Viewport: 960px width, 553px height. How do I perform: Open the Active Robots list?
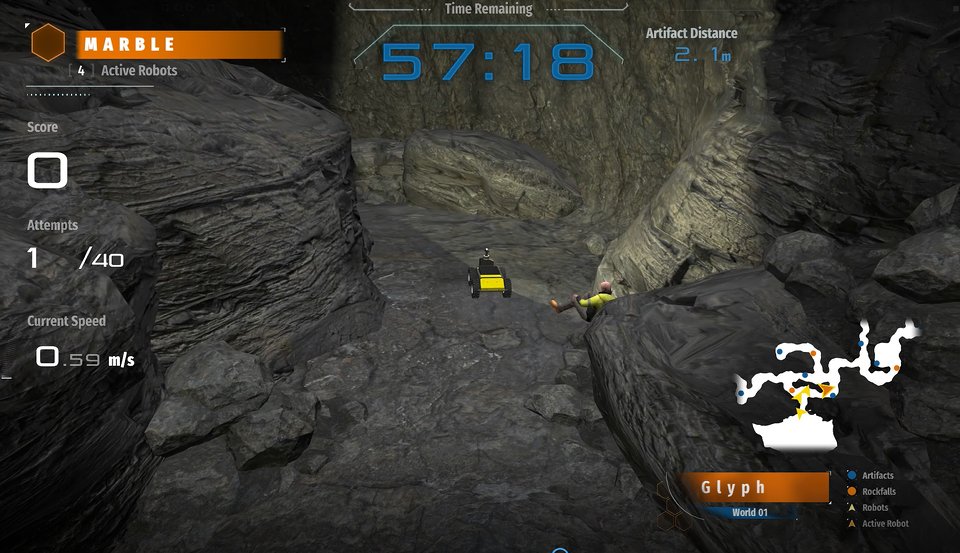pyautogui.click(x=127, y=71)
